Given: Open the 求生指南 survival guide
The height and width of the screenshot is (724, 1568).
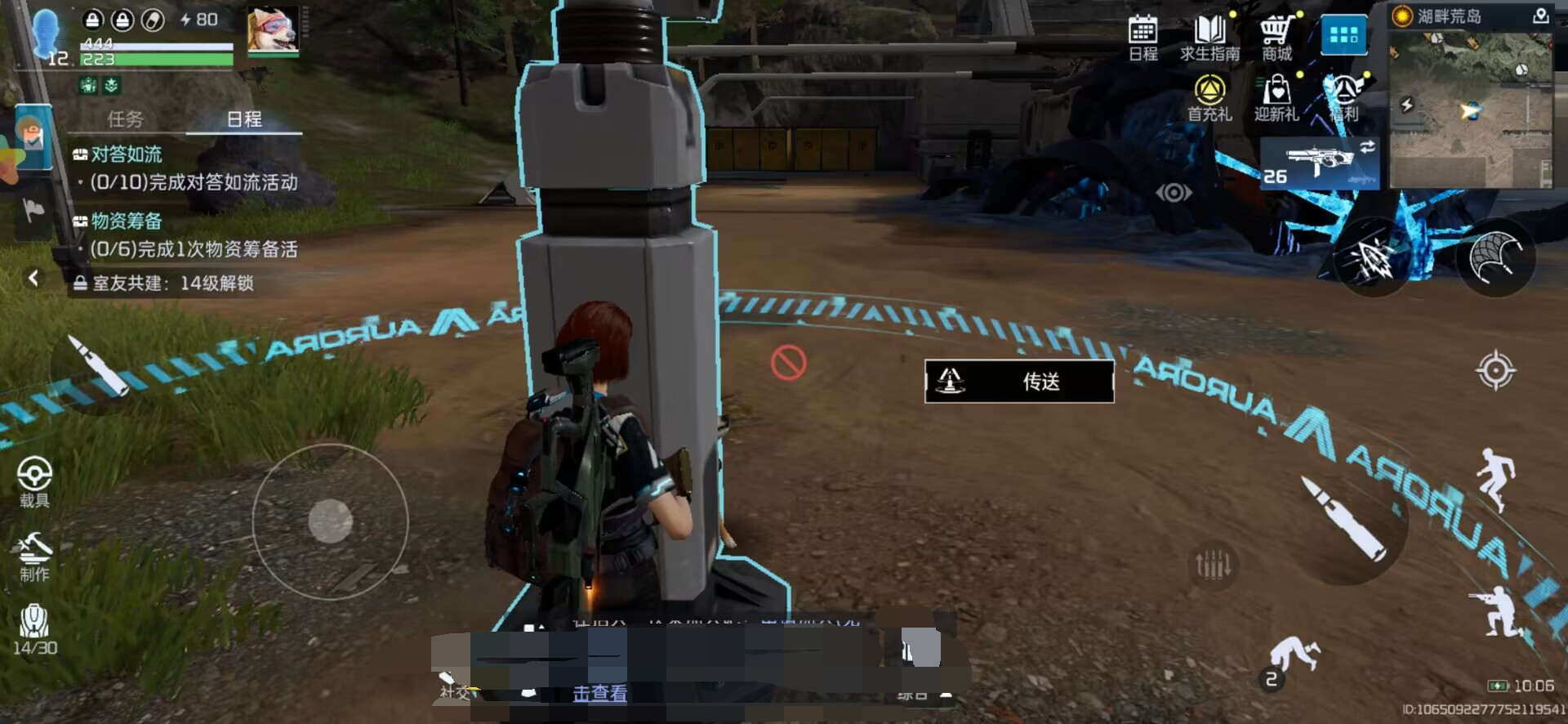Looking at the screenshot, I should [1209, 38].
